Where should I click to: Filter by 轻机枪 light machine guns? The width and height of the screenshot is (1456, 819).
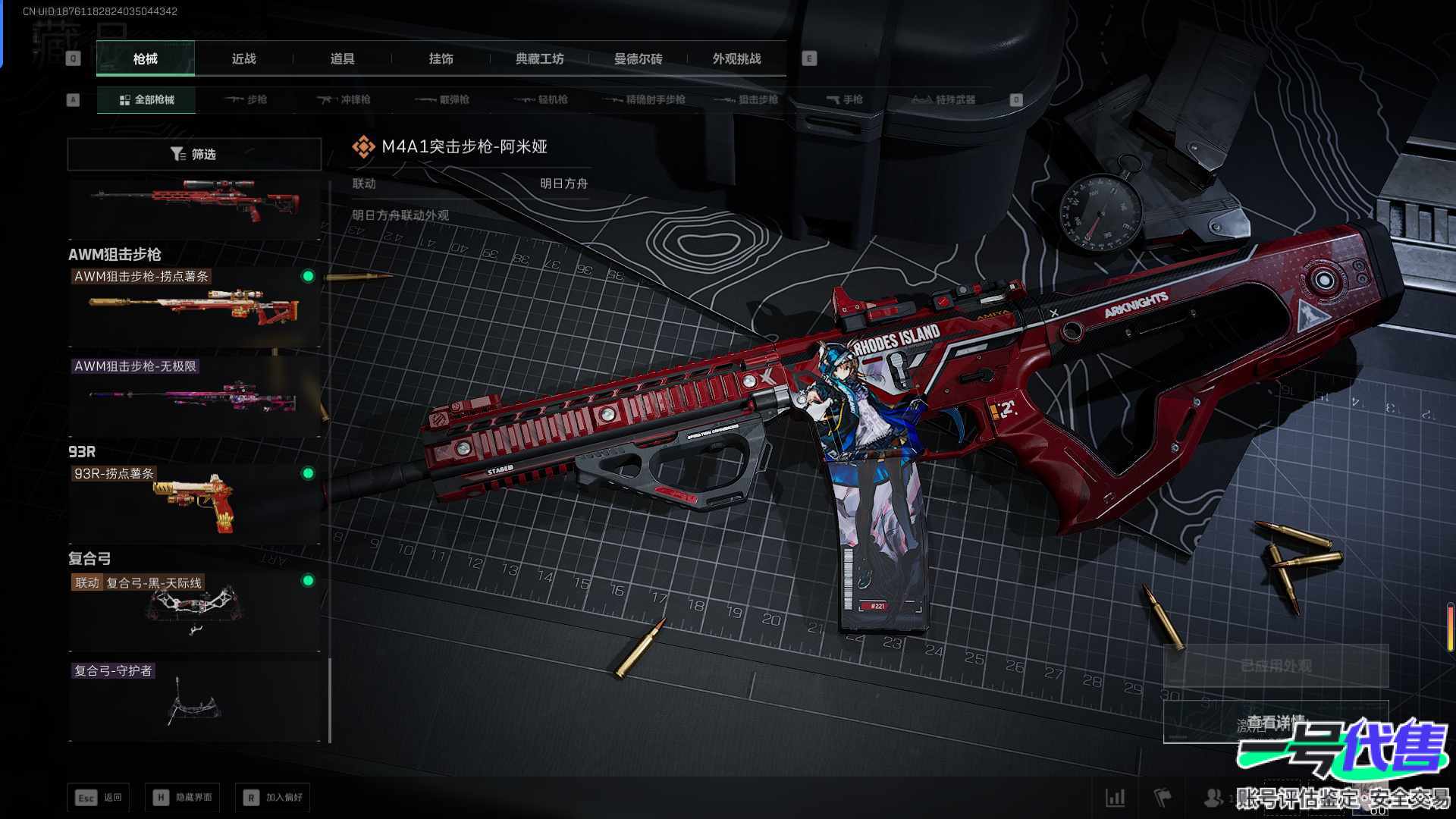[x=541, y=99]
